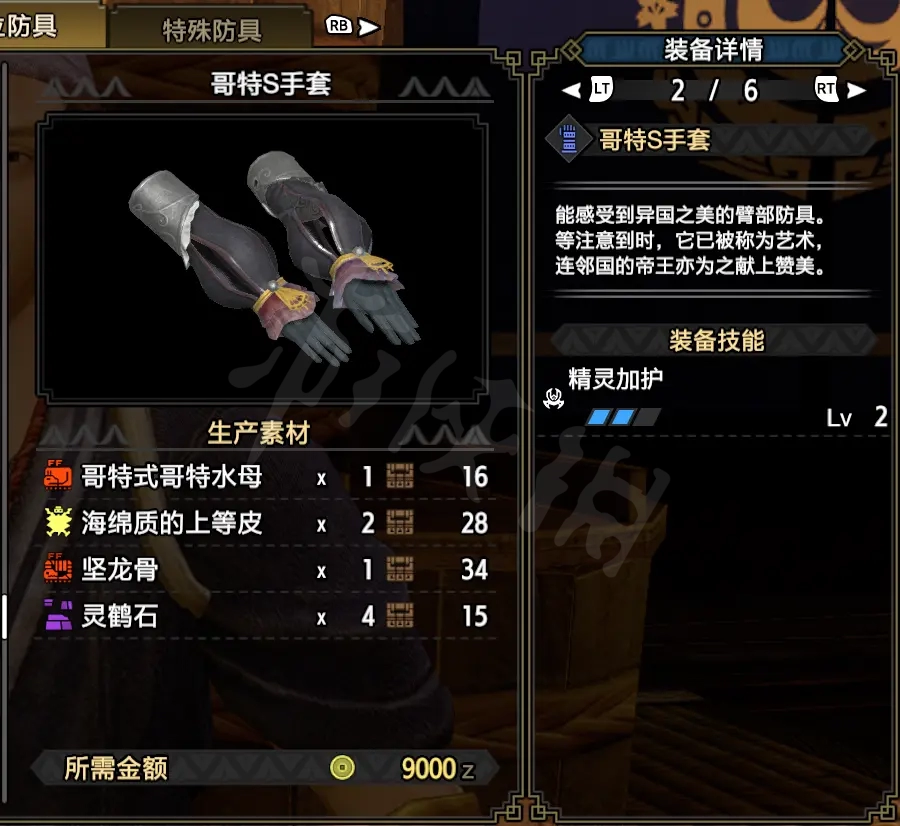Switch to the 特殊防具 tab

pyautogui.click(x=211, y=30)
